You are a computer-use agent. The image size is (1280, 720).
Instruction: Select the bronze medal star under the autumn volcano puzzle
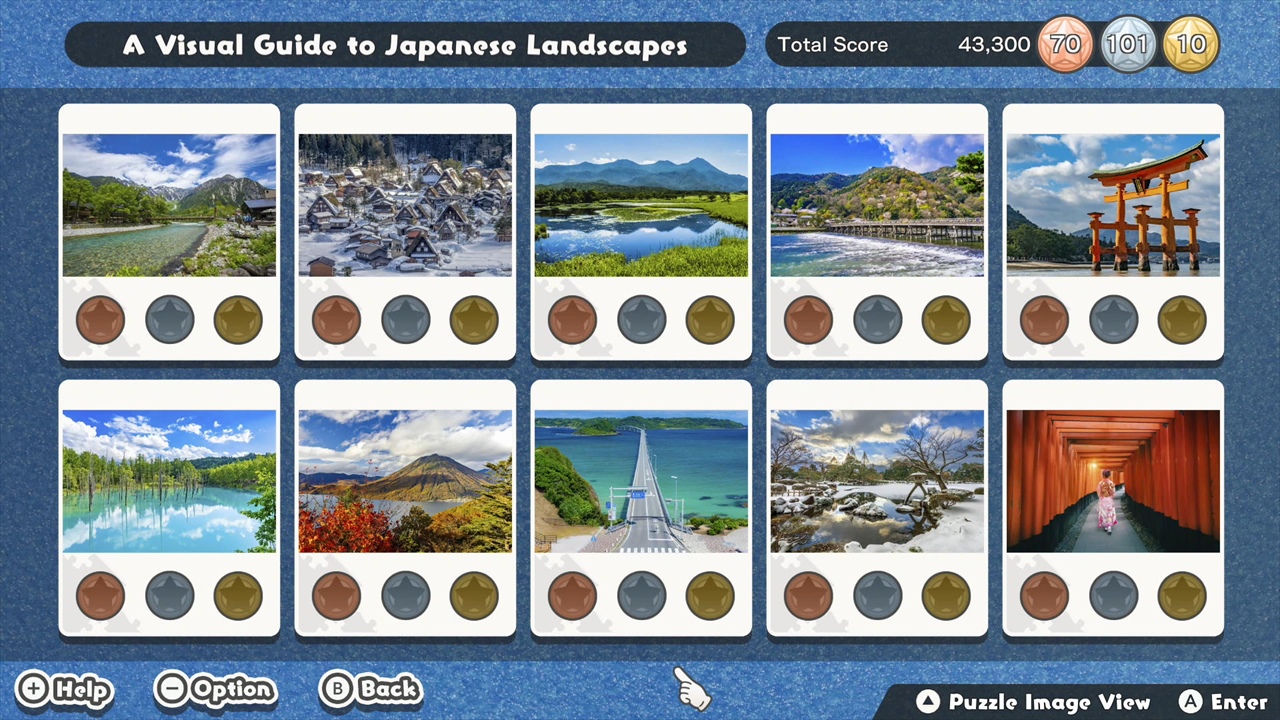click(336, 595)
